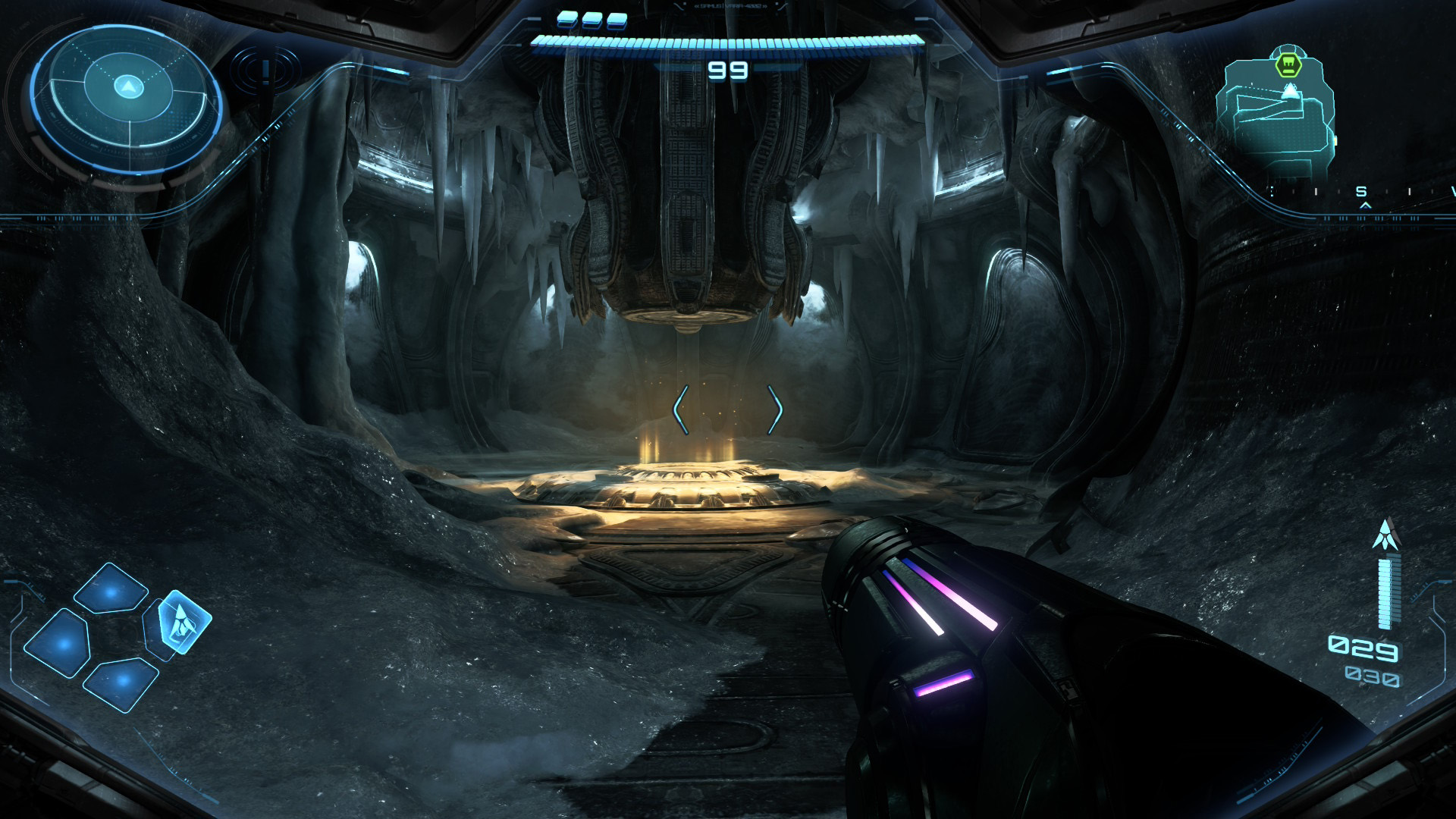Select the highlighted ability slot with icon
The width and height of the screenshot is (1456, 819).
coord(183,620)
